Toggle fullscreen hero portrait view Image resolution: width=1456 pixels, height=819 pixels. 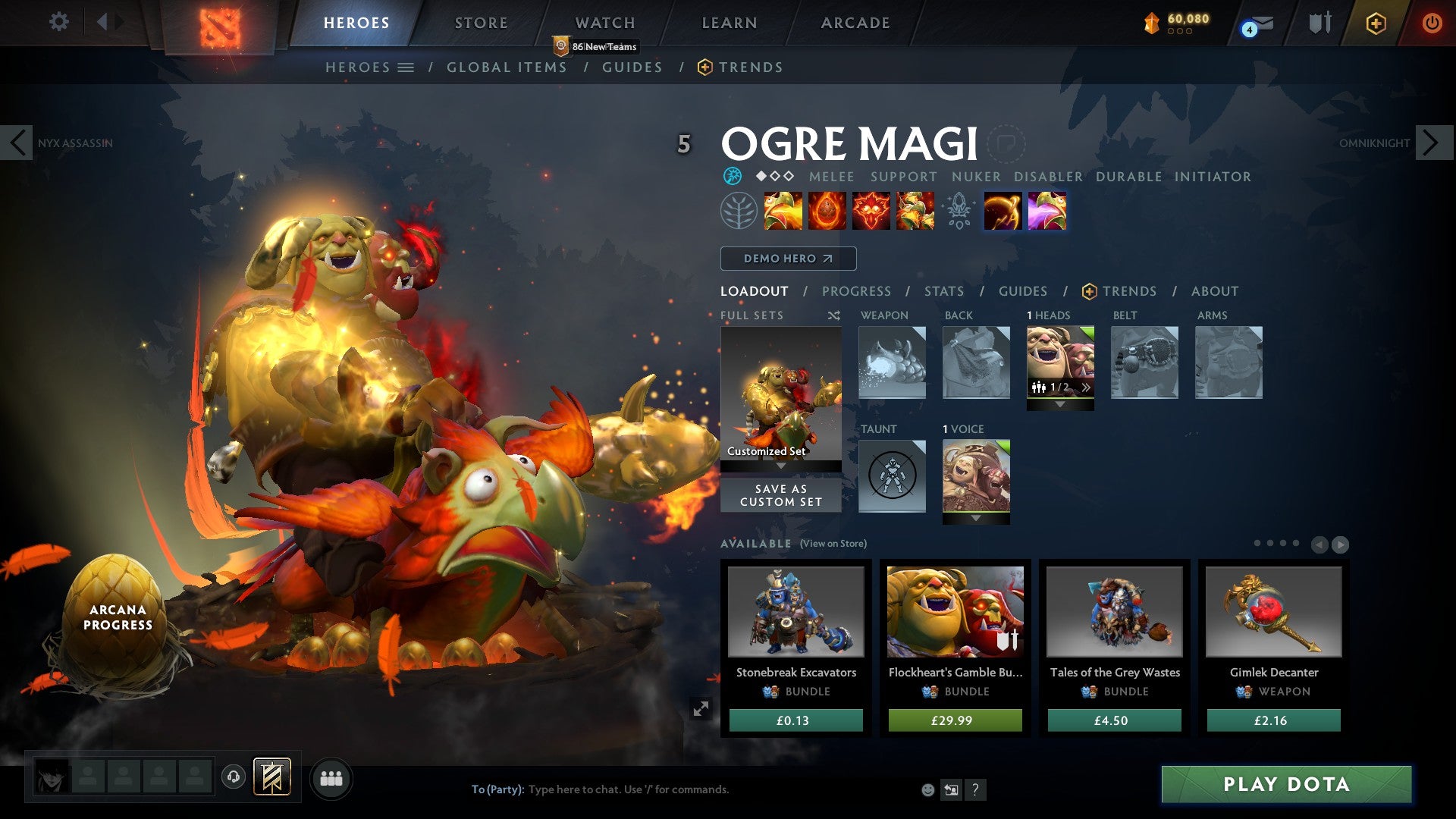[701, 708]
